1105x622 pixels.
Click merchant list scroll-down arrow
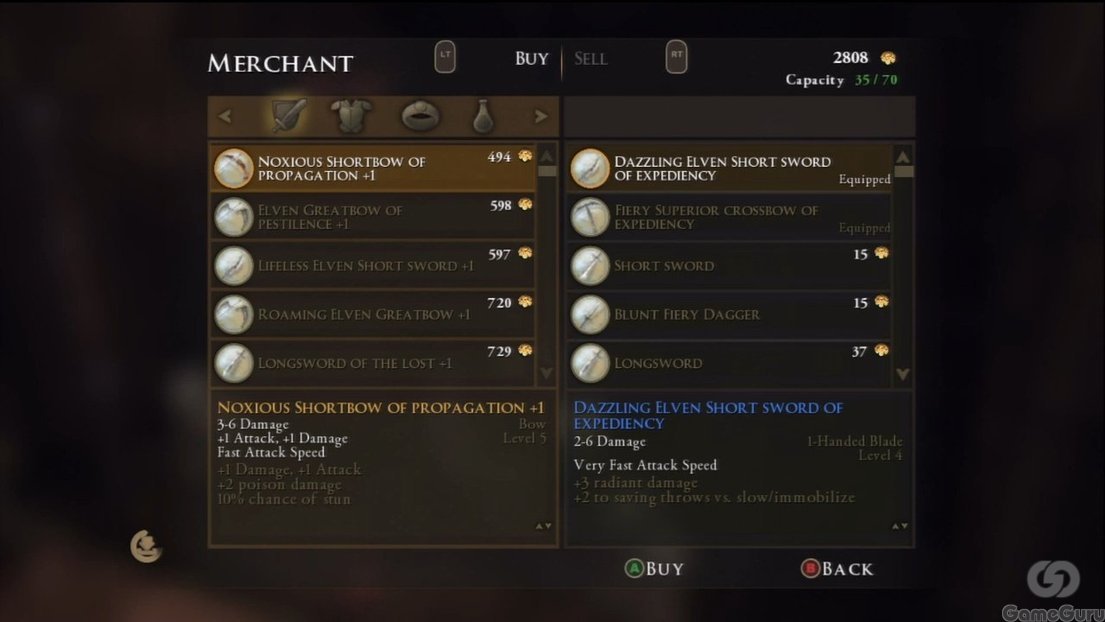point(546,373)
